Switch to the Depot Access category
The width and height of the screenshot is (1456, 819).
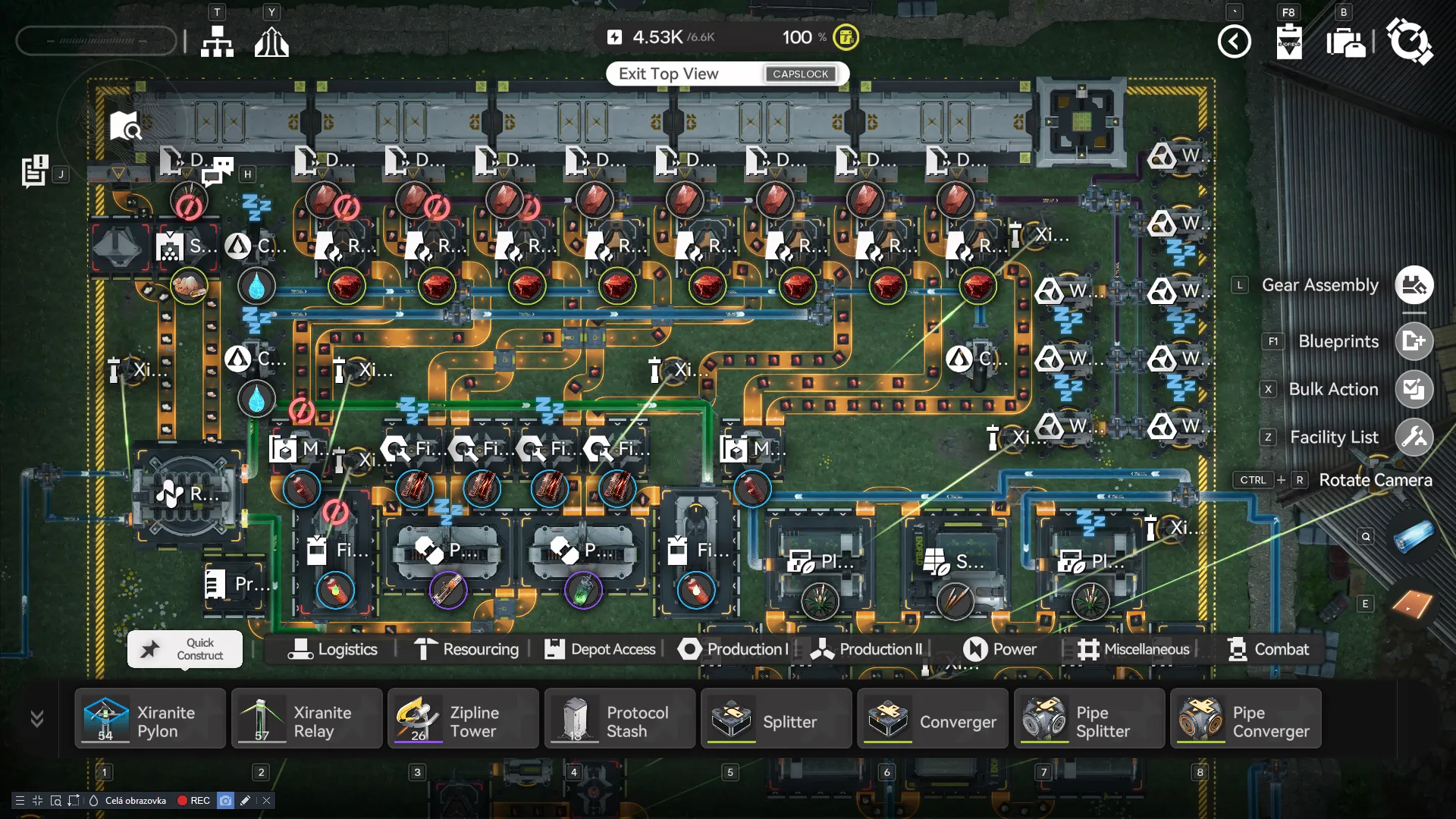[600, 650]
